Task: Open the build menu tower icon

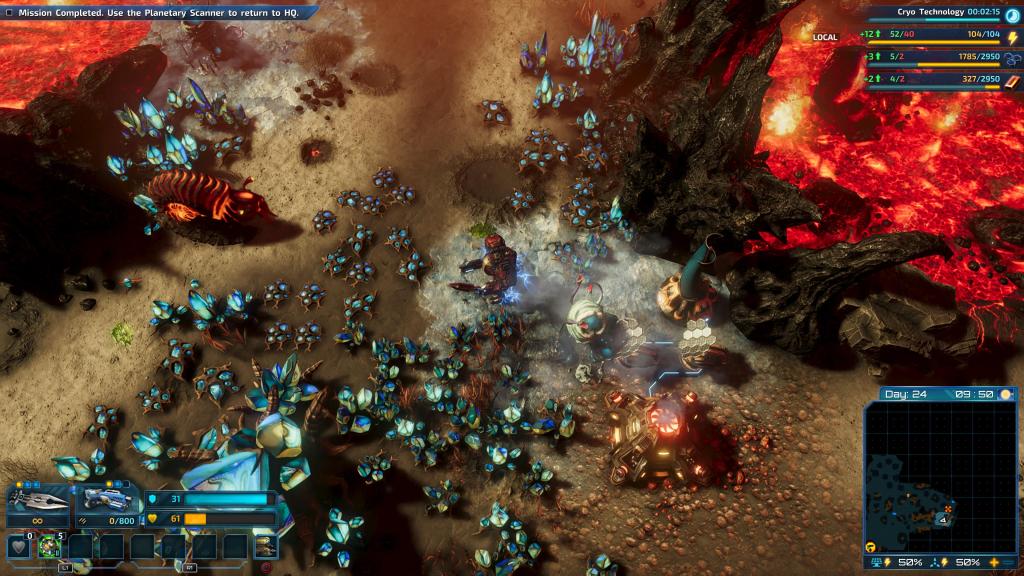Action: [266, 546]
